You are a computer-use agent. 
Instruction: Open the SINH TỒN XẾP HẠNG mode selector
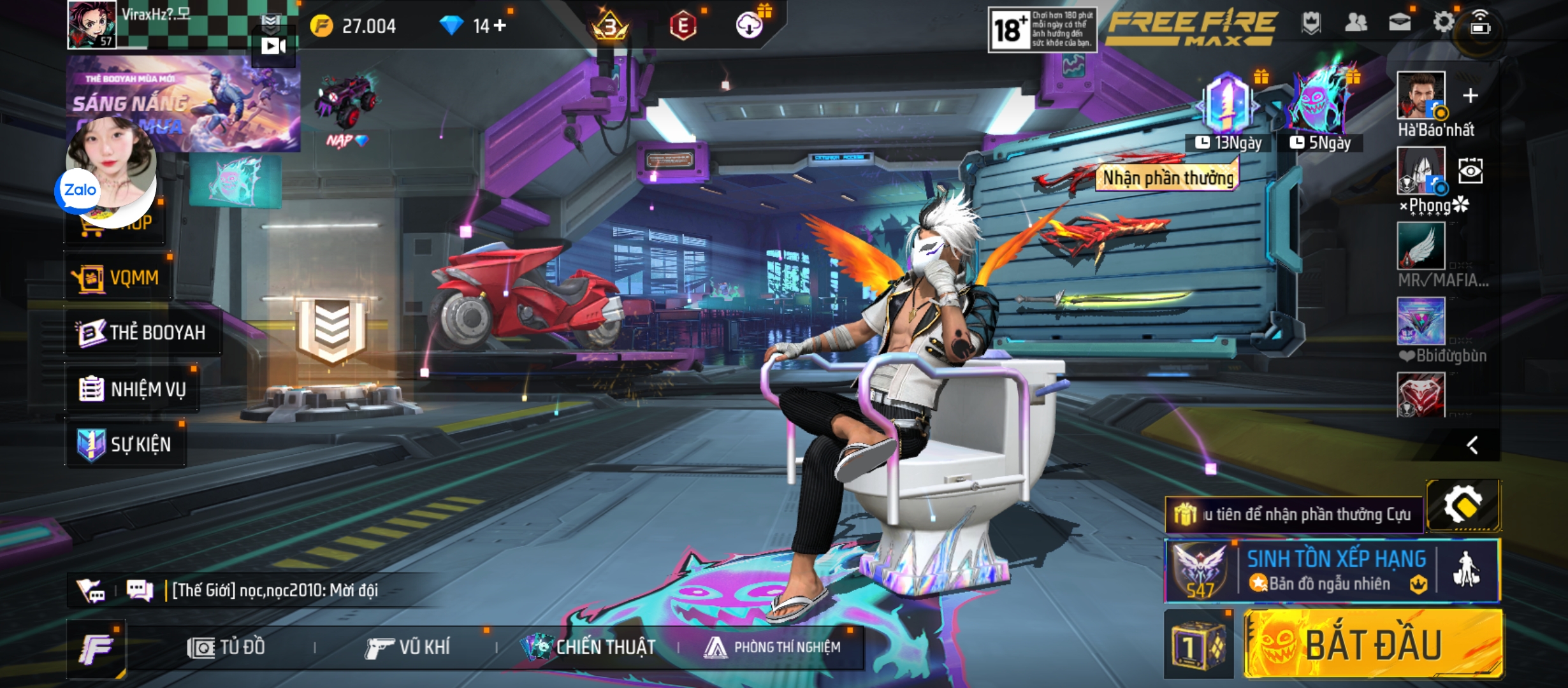point(1335,571)
